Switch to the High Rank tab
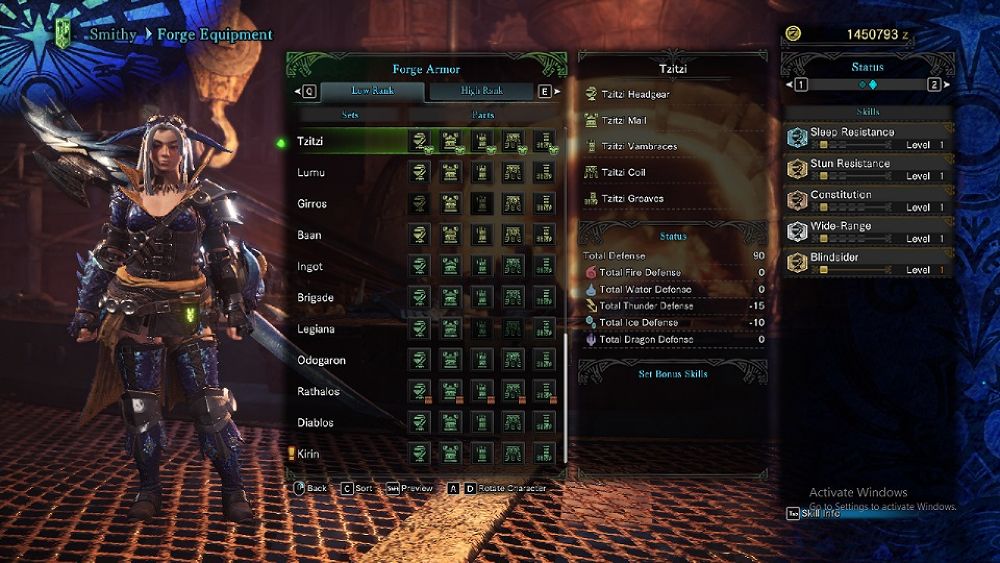 click(x=482, y=91)
